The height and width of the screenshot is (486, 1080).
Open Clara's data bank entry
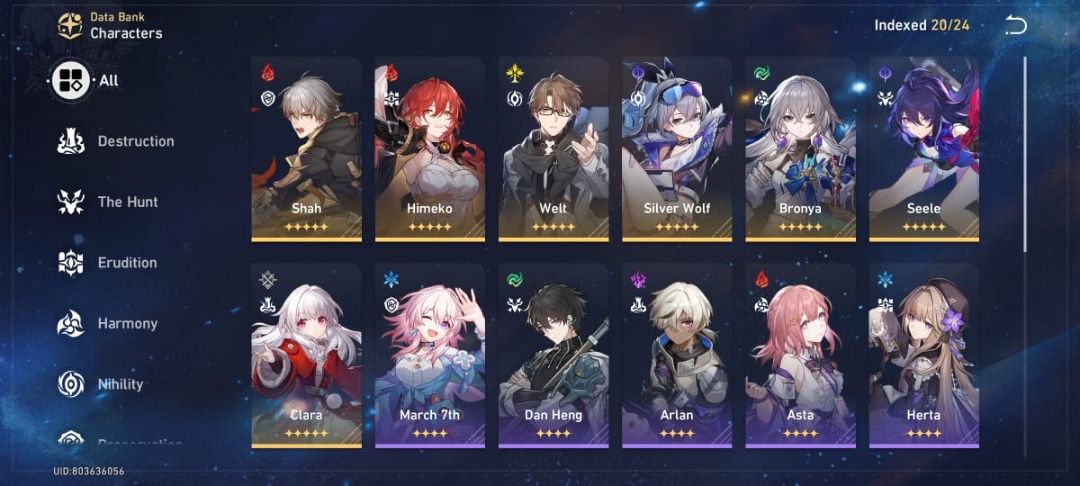pos(306,355)
